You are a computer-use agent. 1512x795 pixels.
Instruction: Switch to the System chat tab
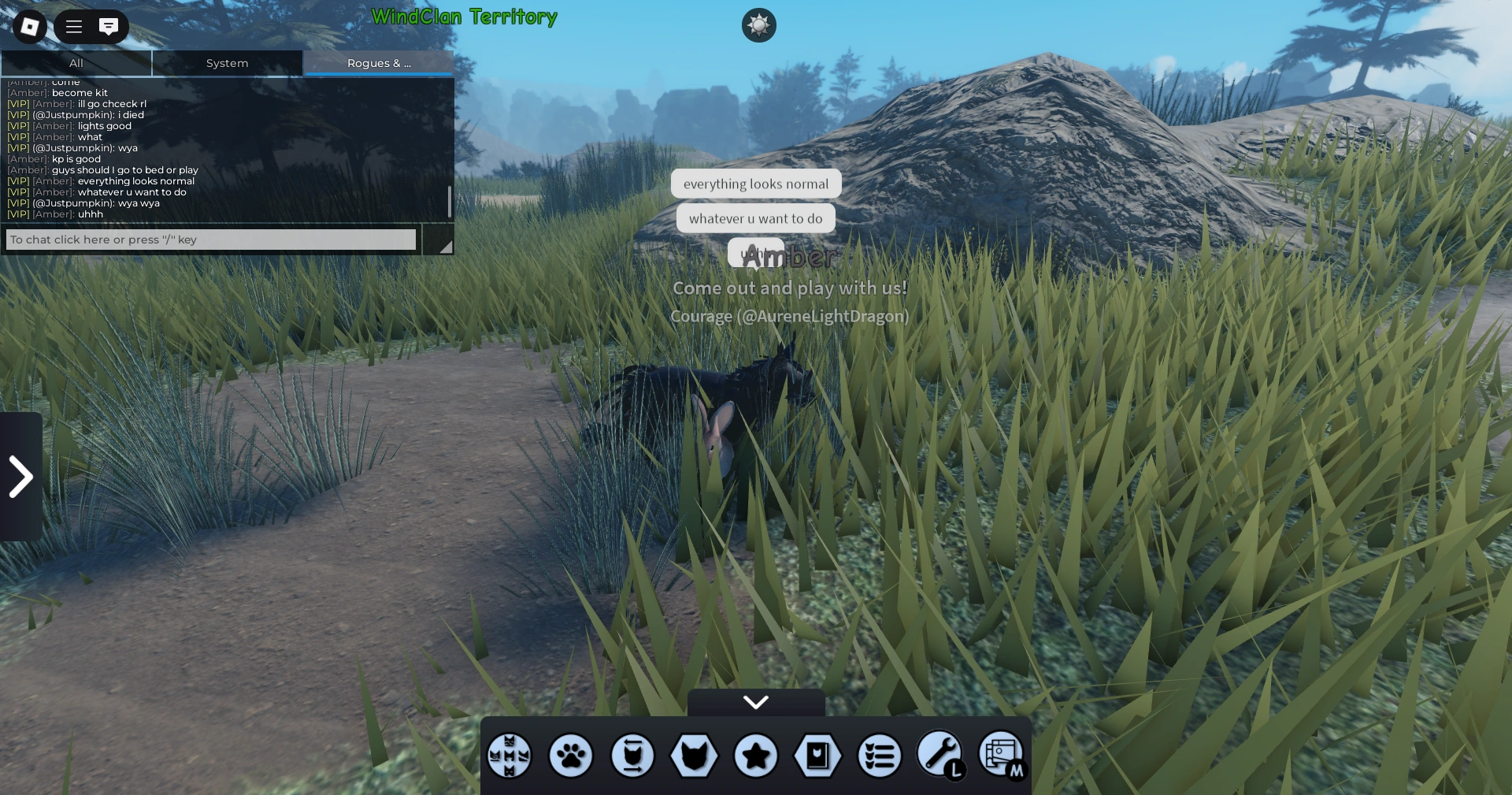point(227,63)
